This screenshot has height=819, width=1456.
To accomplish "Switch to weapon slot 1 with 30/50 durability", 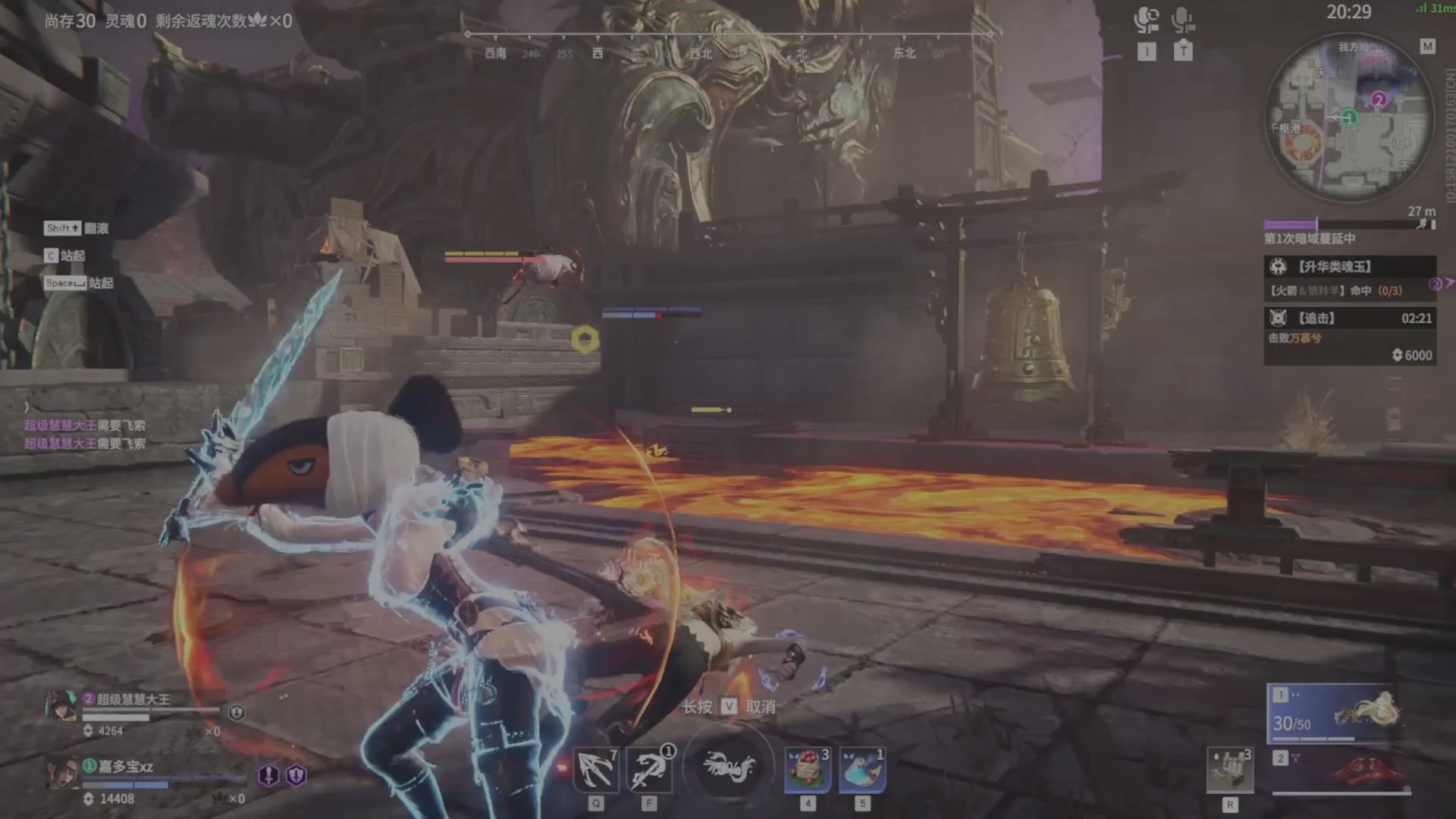I will (1336, 713).
